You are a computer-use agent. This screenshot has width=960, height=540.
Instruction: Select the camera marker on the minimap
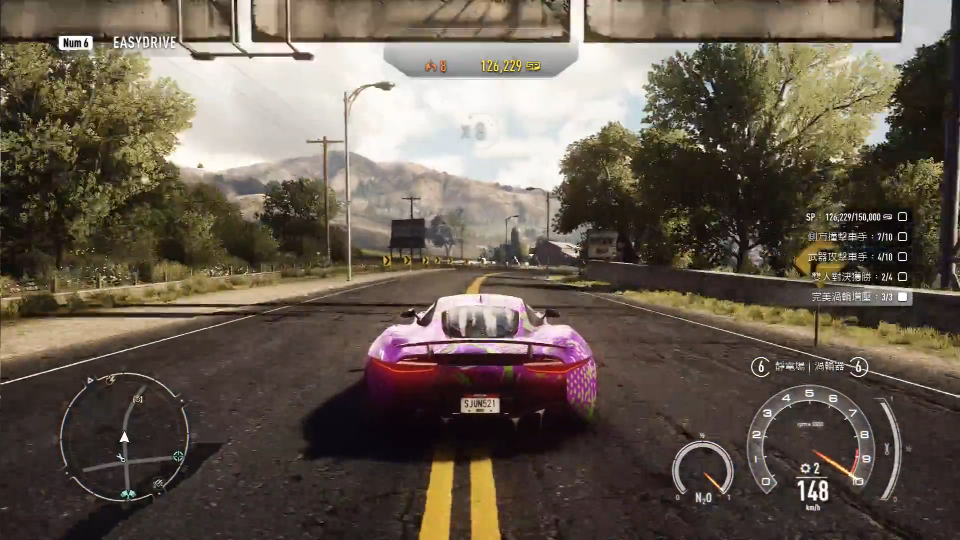click(x=138, y=399)
